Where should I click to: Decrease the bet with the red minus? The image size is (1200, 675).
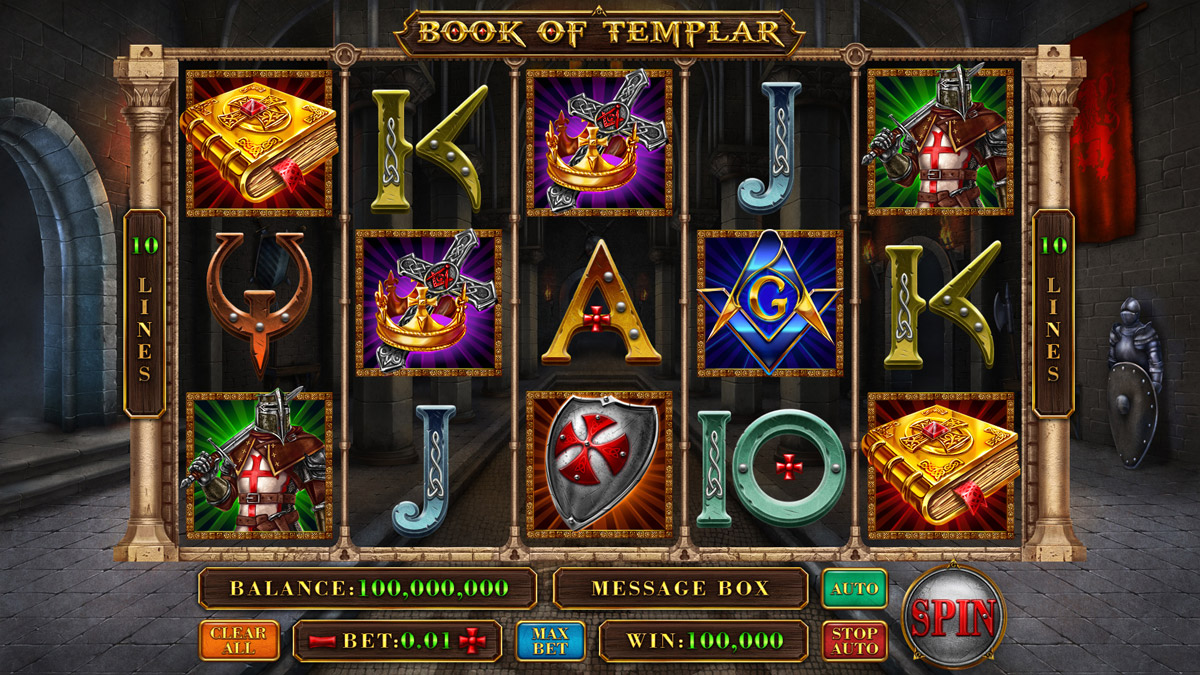323,641
